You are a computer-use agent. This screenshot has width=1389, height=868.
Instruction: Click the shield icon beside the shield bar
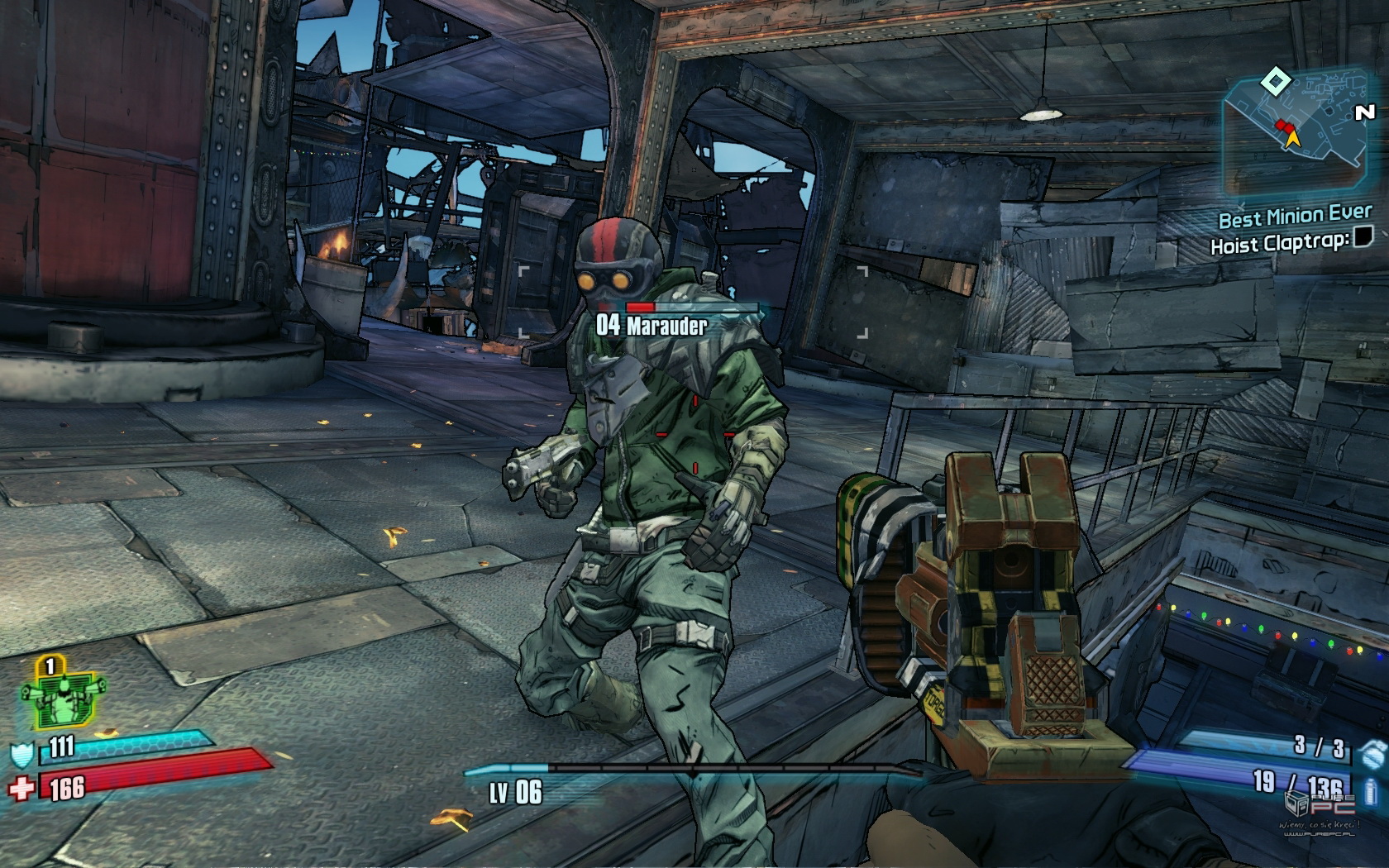tap(21, 754)
